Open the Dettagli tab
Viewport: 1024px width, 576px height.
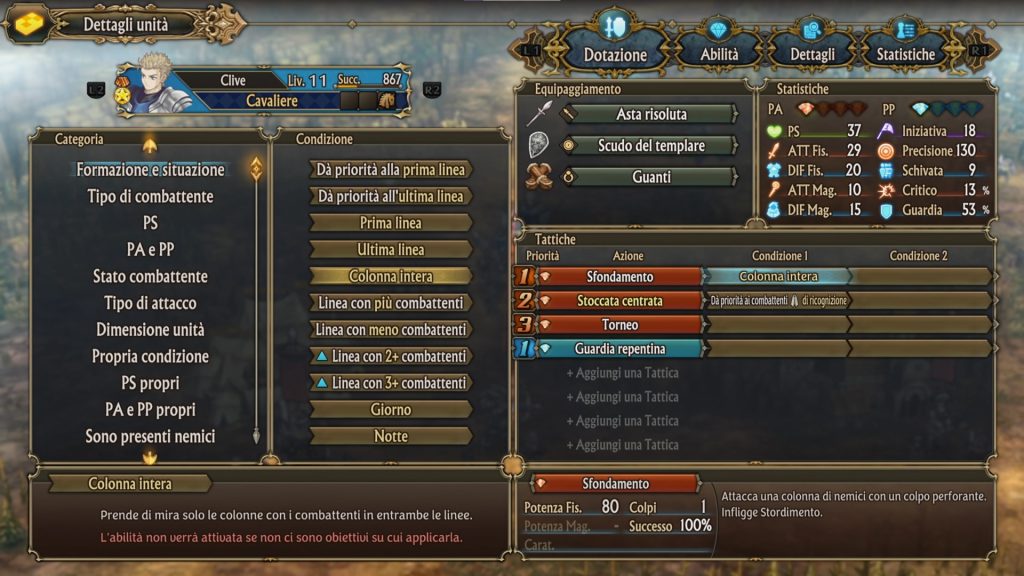[812, 54]
